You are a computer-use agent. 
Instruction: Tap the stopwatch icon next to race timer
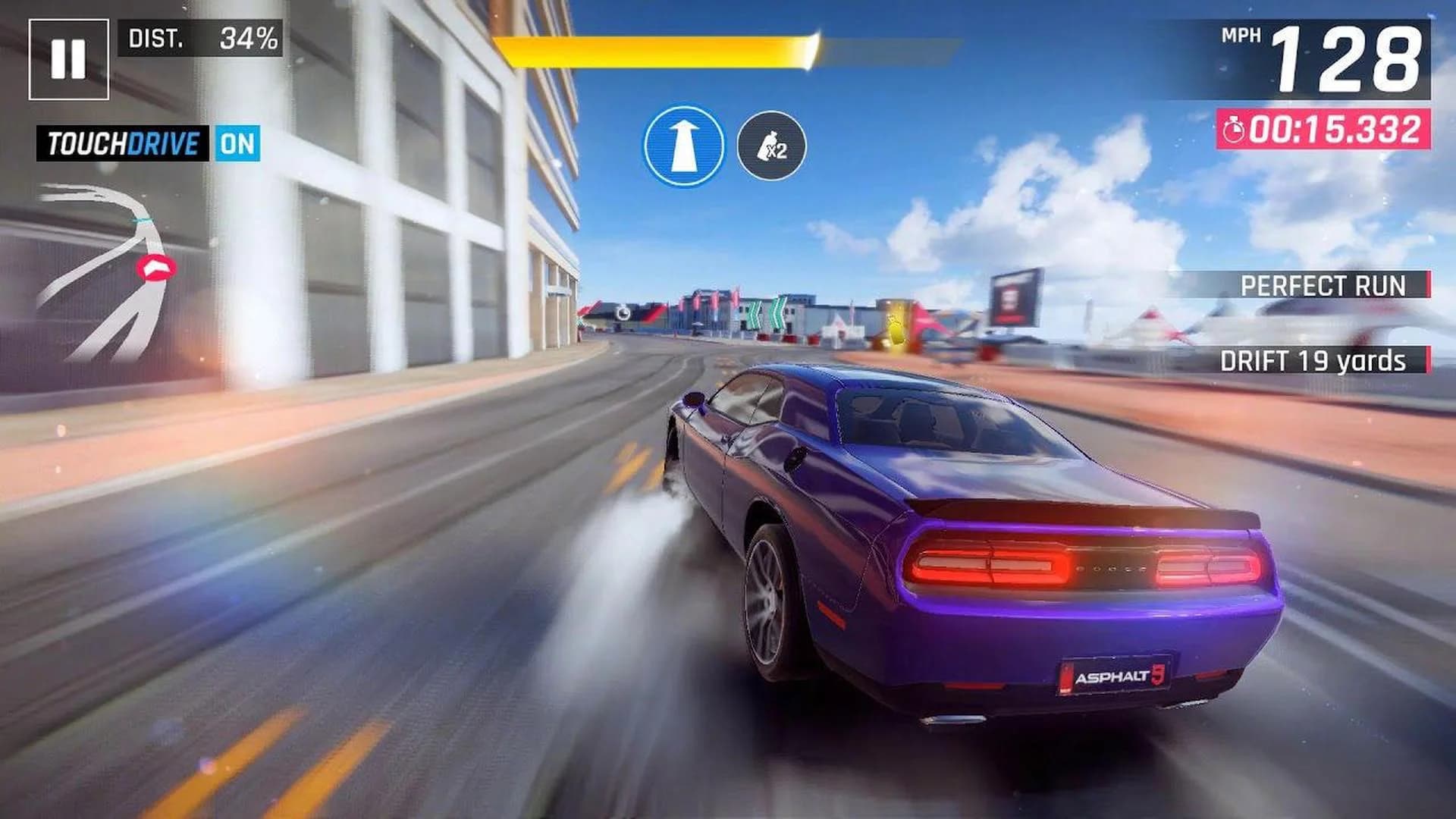(x=1235, y=129)
